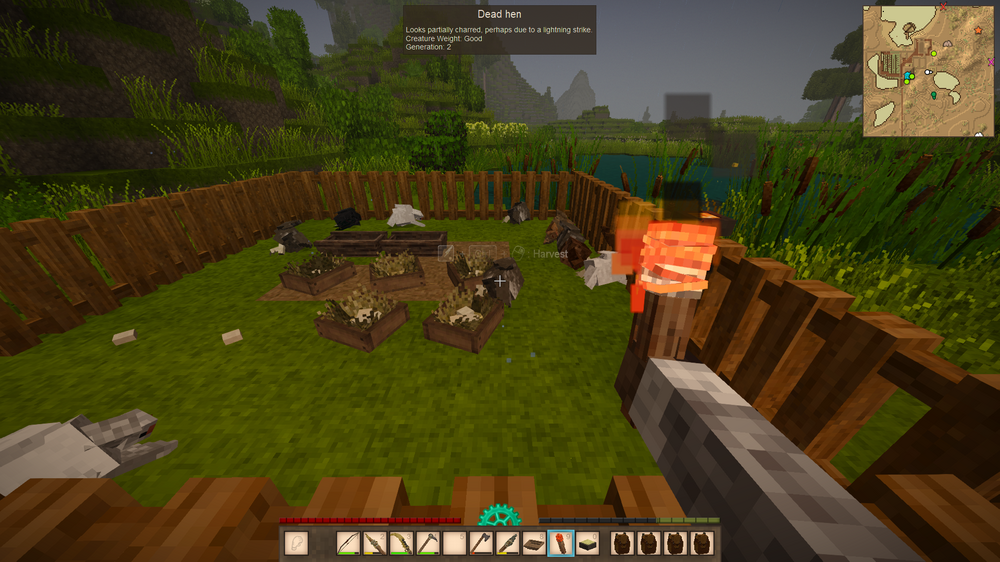Select the axe hotbar slot

[x=480, y=544]
